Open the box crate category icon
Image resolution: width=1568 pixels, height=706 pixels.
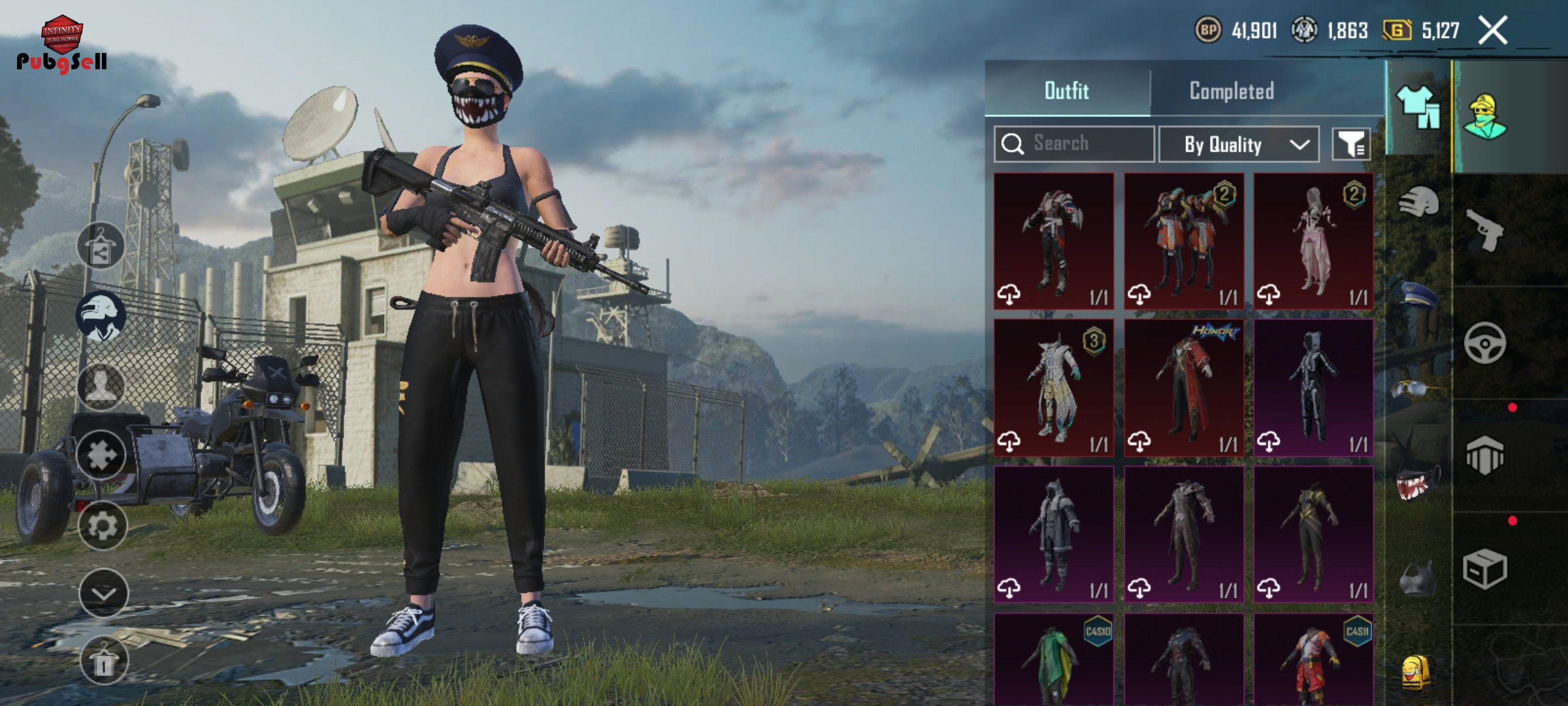tap(1484, 569)
